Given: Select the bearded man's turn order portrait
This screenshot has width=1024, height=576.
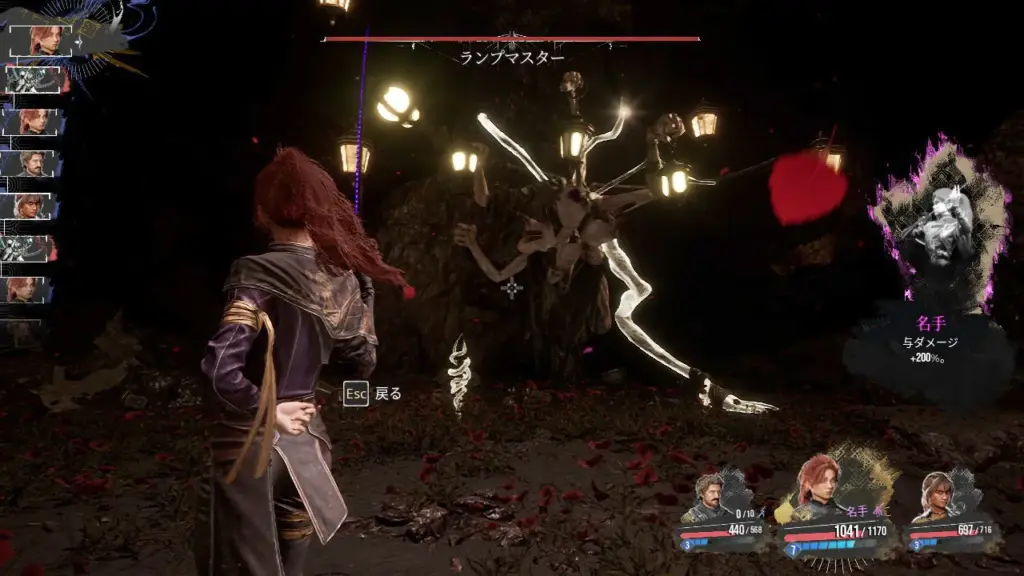Looking at the screenshot, I should 34,163.
